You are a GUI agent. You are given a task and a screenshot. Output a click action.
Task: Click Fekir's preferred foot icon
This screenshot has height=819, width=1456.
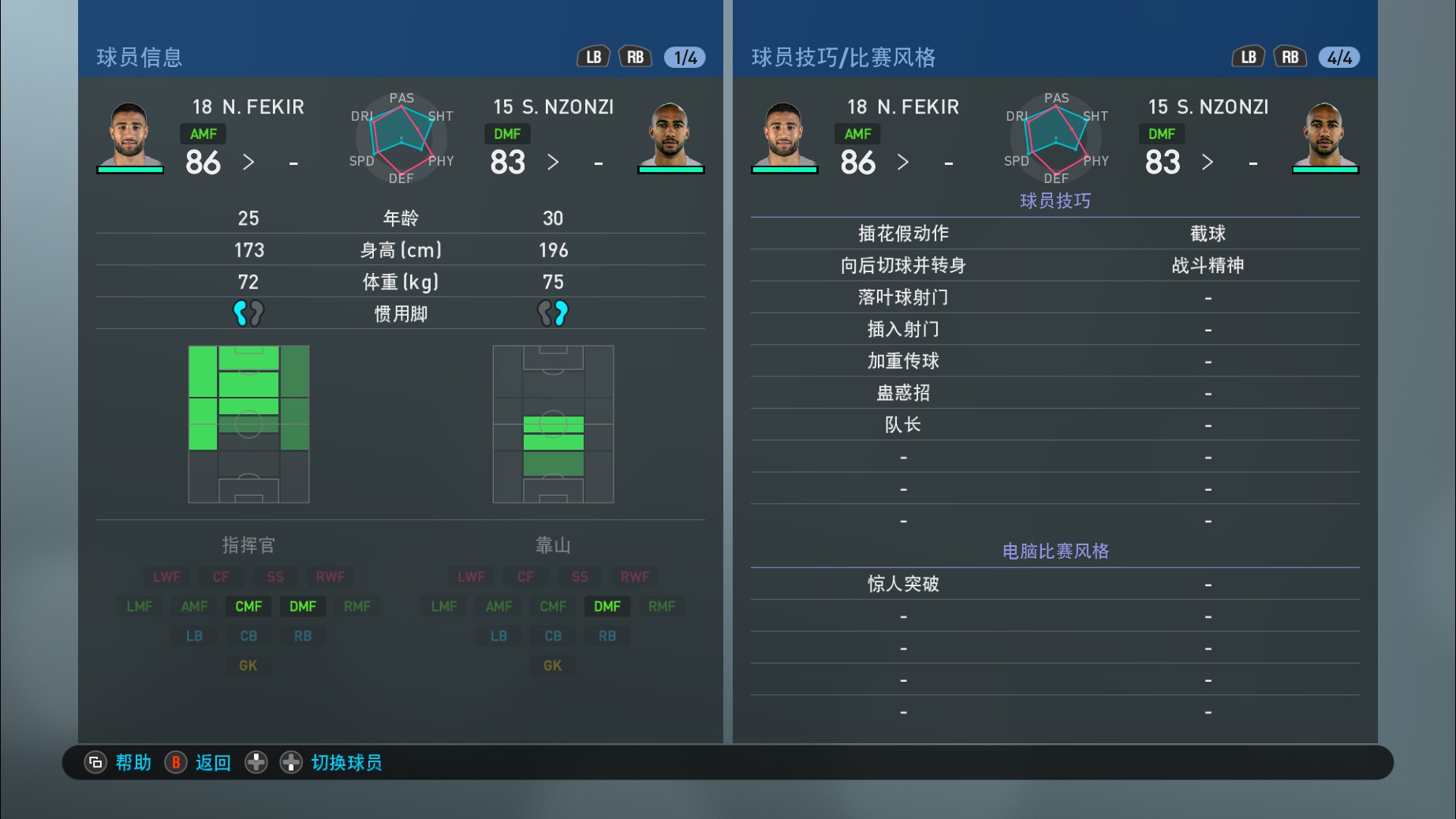(248, 312)
